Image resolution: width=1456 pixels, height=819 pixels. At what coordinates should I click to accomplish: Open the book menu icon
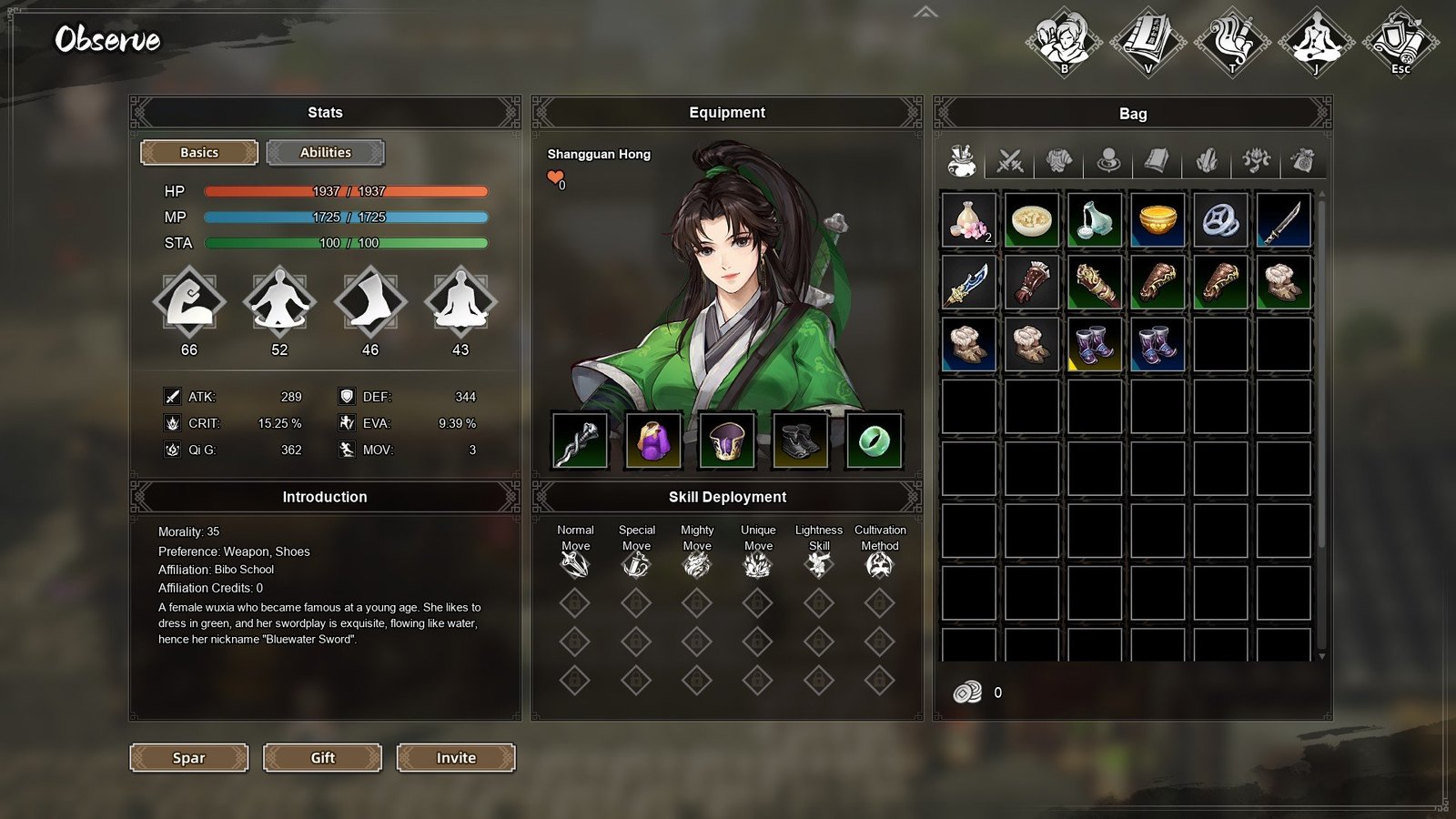pyautogui.click(x=1148, y=42)
